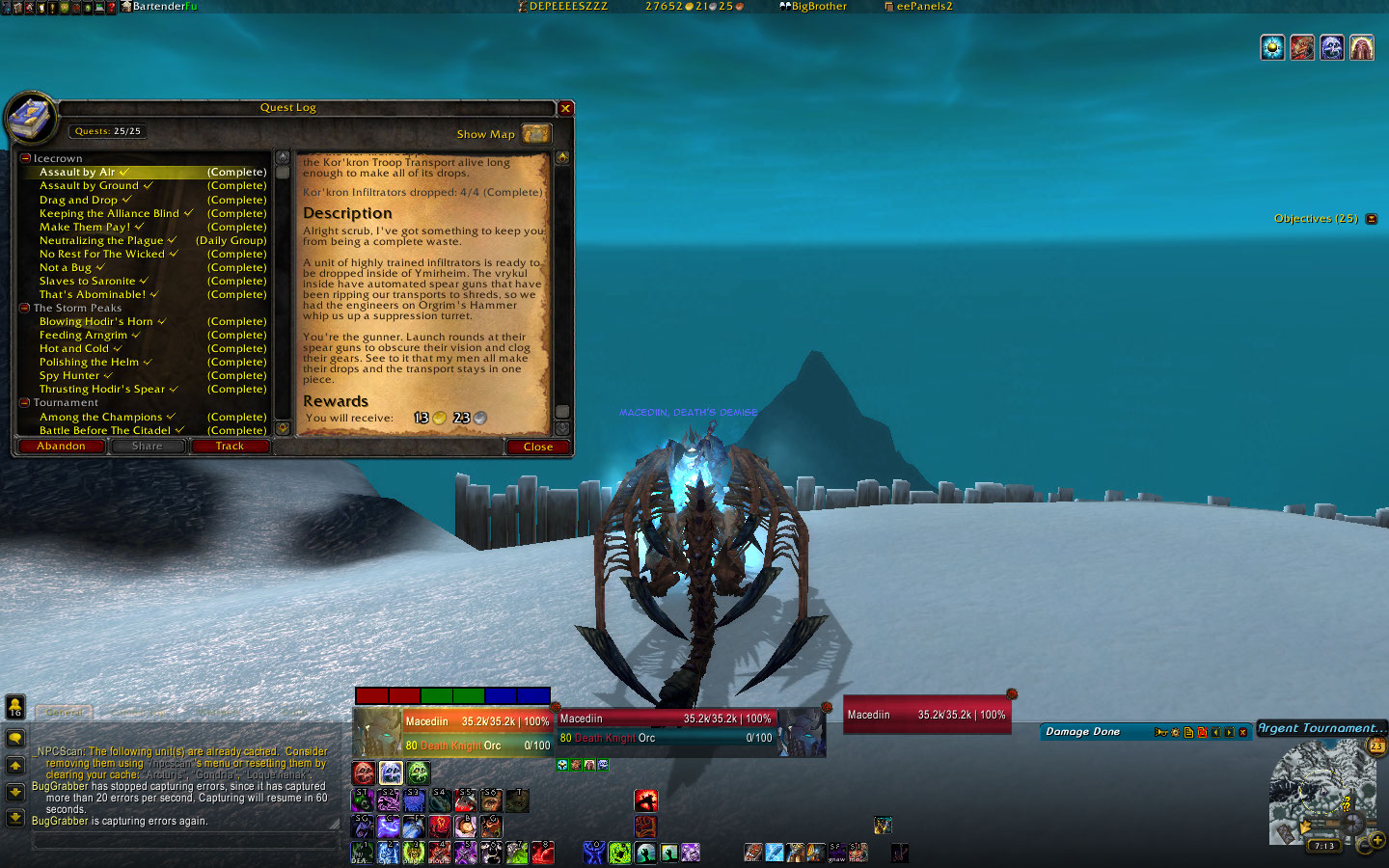This screenshot has height=868, width=1389.
Task: Collapse The Storm Peaks quest section
Action: [x=26, y=308]
